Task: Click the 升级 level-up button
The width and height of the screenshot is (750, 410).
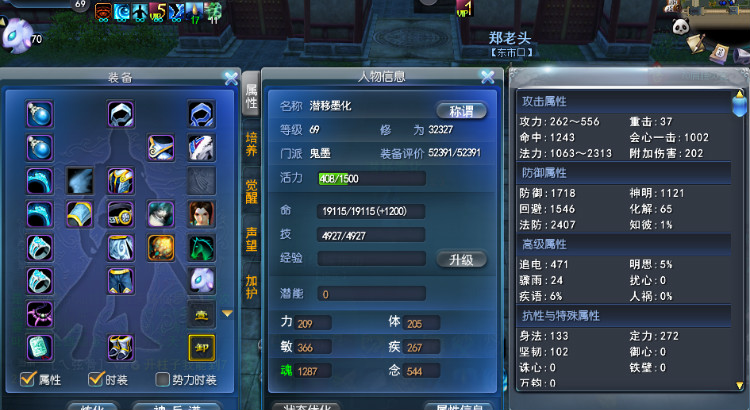Action: pyautogui.click(x=461, y=259)
